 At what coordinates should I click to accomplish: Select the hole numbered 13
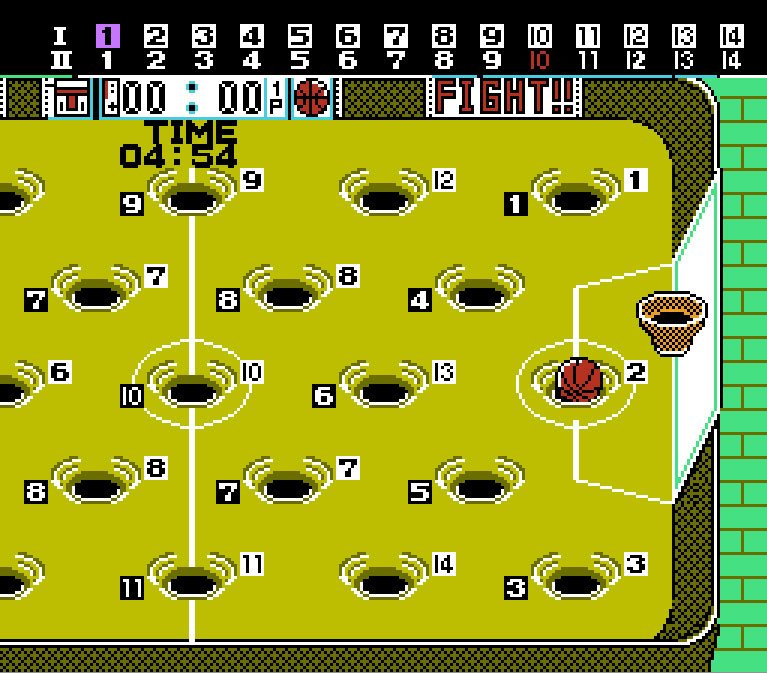point(384,388)
